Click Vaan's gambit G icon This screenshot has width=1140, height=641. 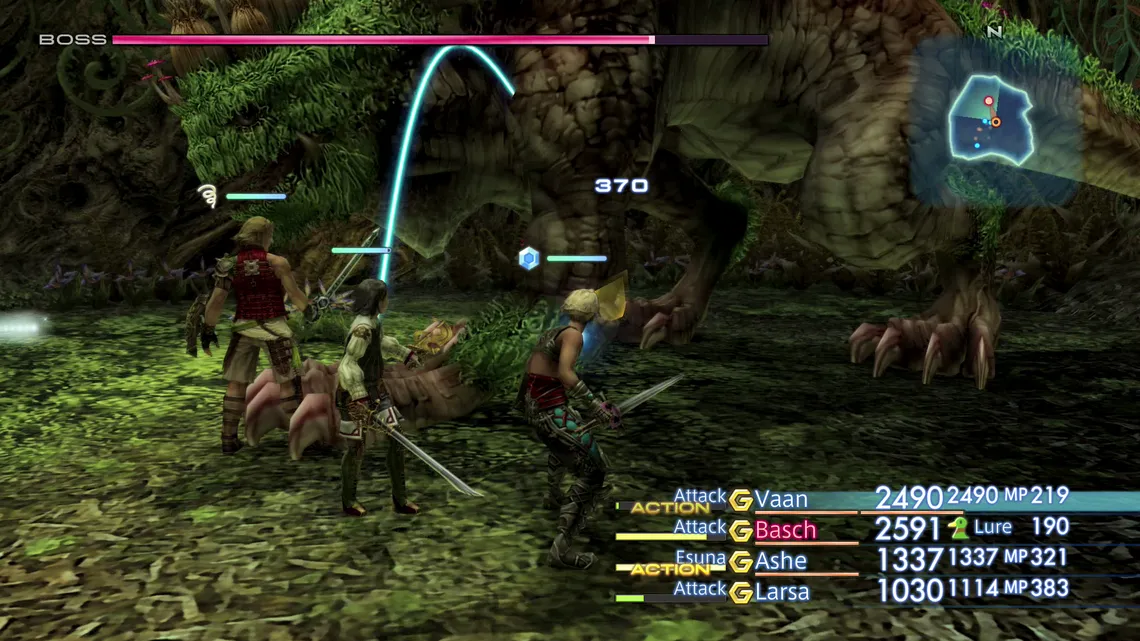click(x=740, y=500)
